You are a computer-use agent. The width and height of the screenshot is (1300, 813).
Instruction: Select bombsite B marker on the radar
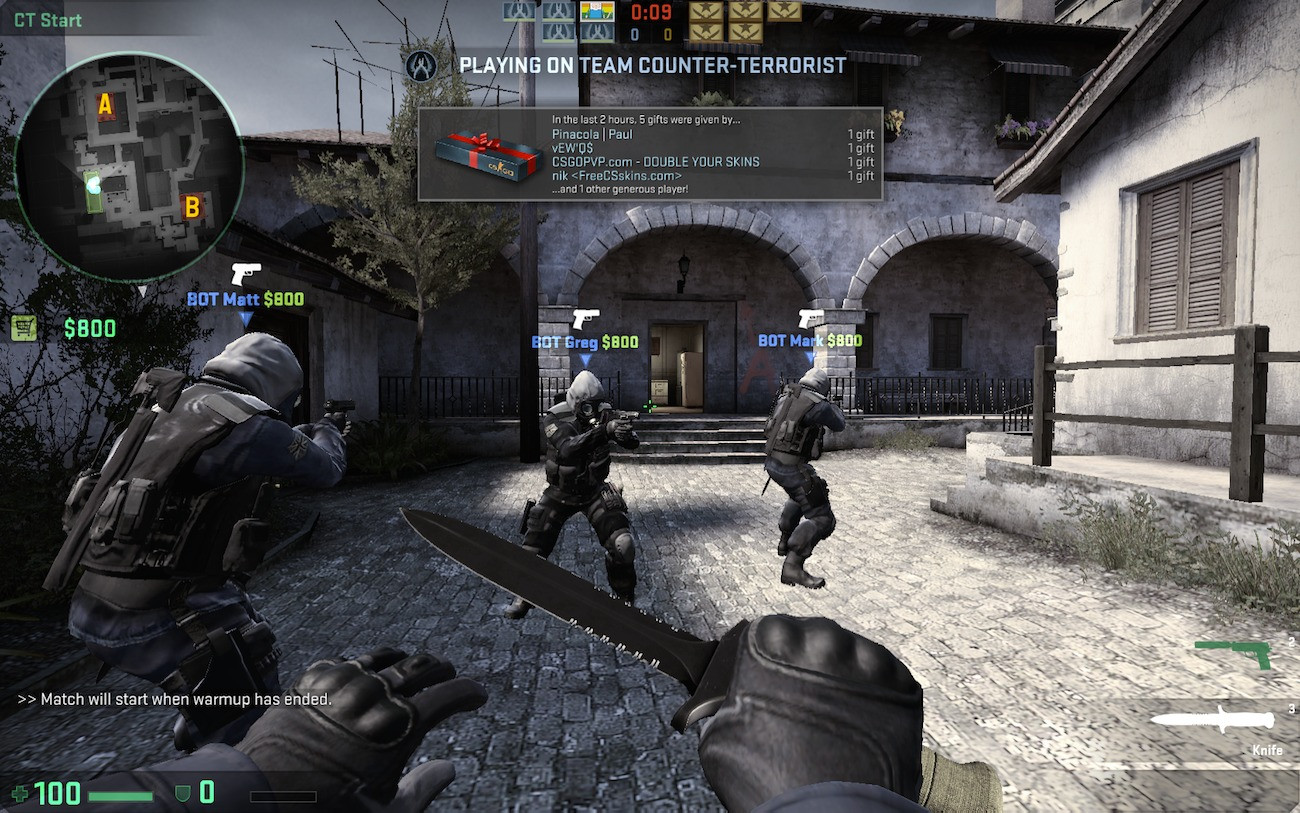(190, 207)
